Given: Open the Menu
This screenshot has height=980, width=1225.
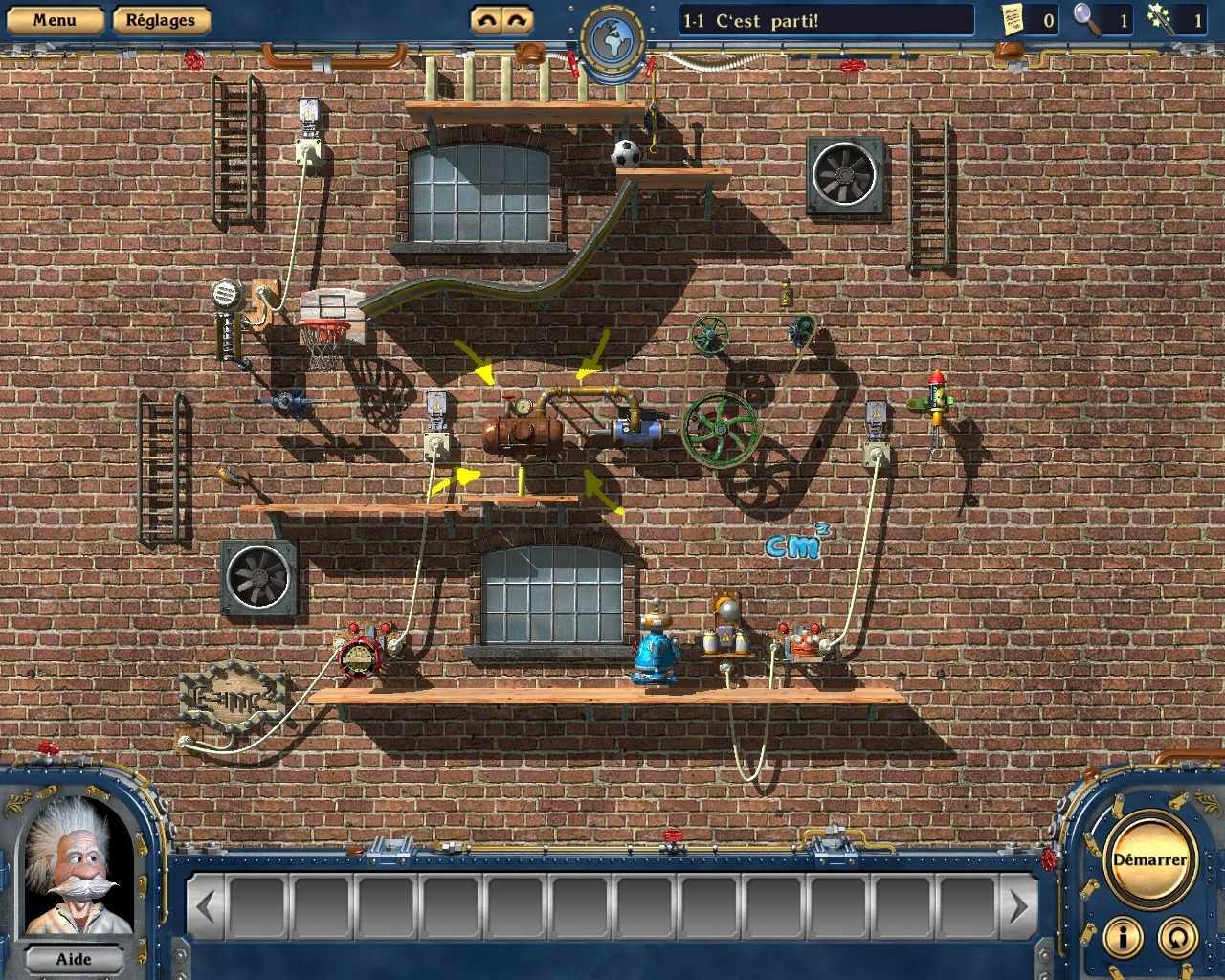Looking at the screenshot, I should coord(55,19).
